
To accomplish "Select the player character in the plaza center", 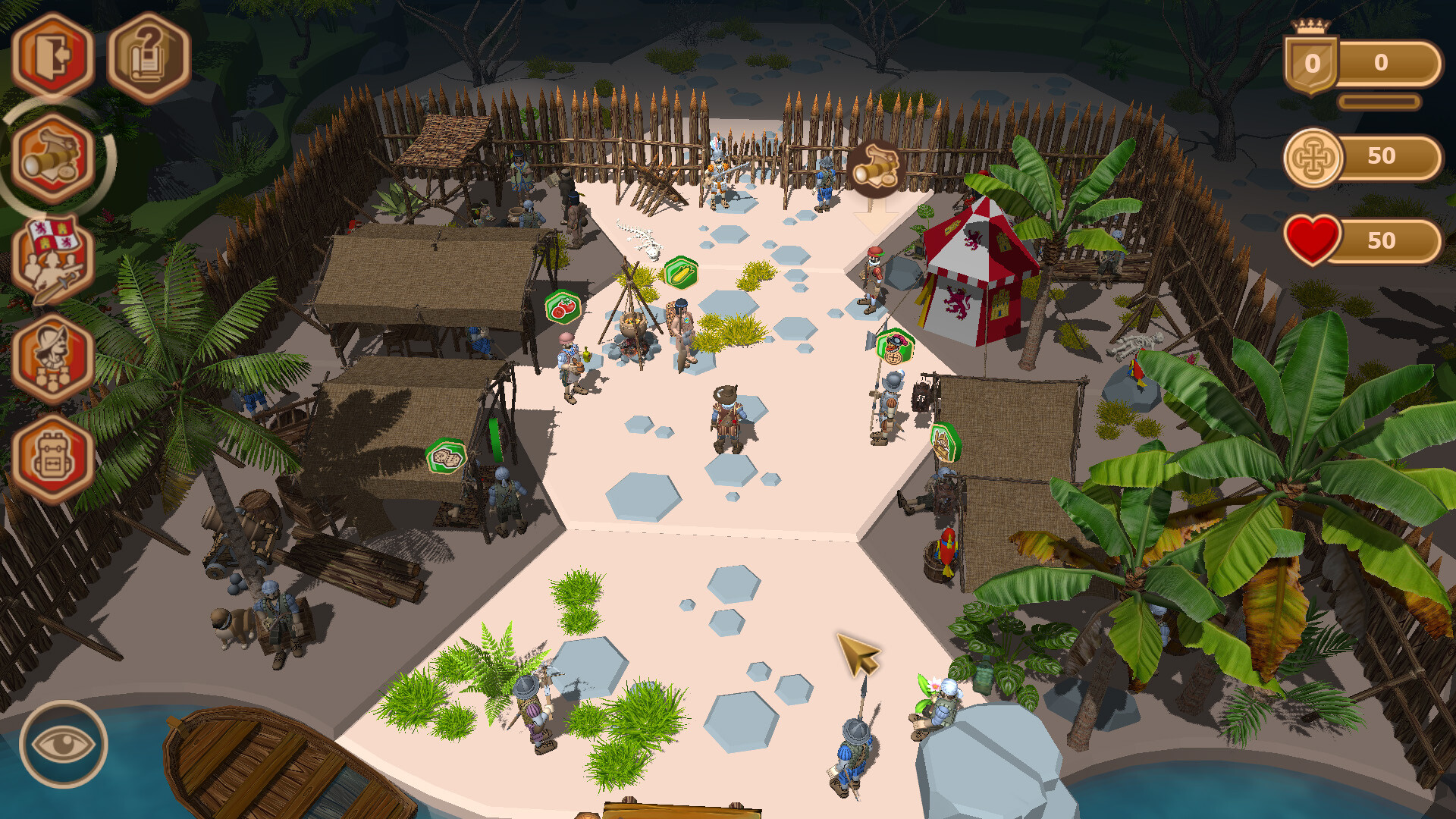I will point(726,417).
